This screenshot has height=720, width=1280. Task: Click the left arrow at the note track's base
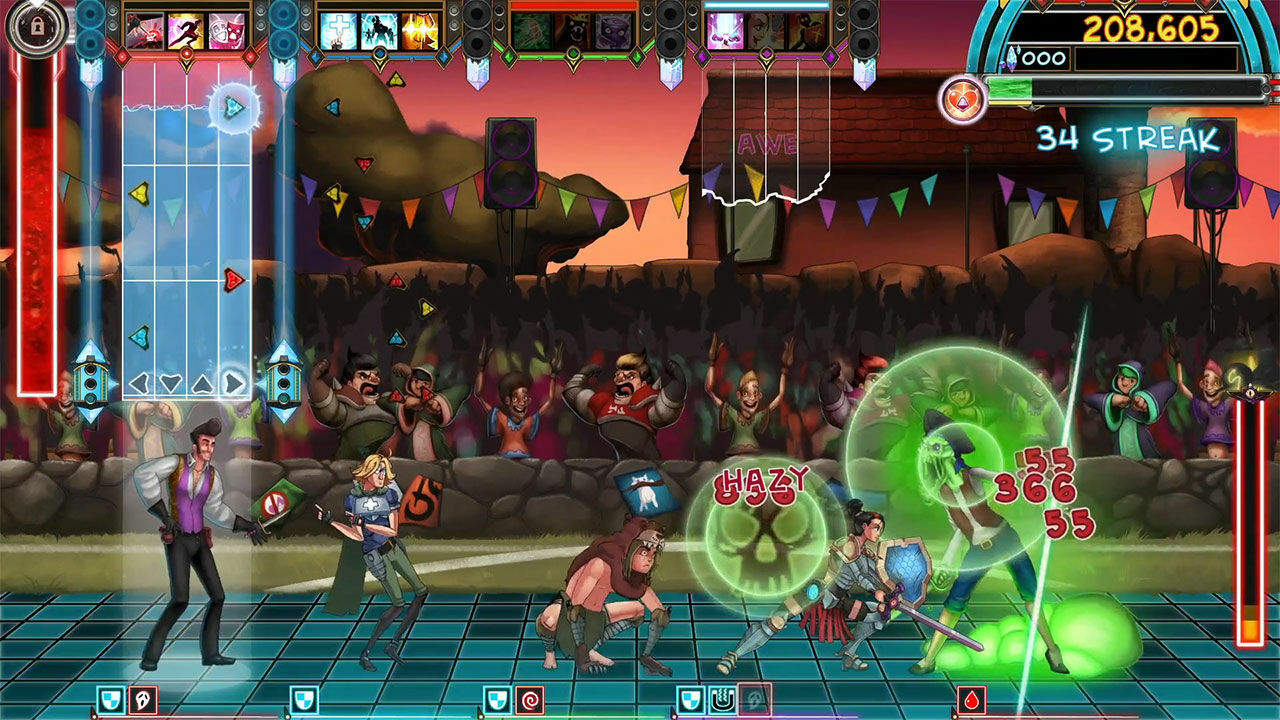pyautogui.click(x=138, y=383)
